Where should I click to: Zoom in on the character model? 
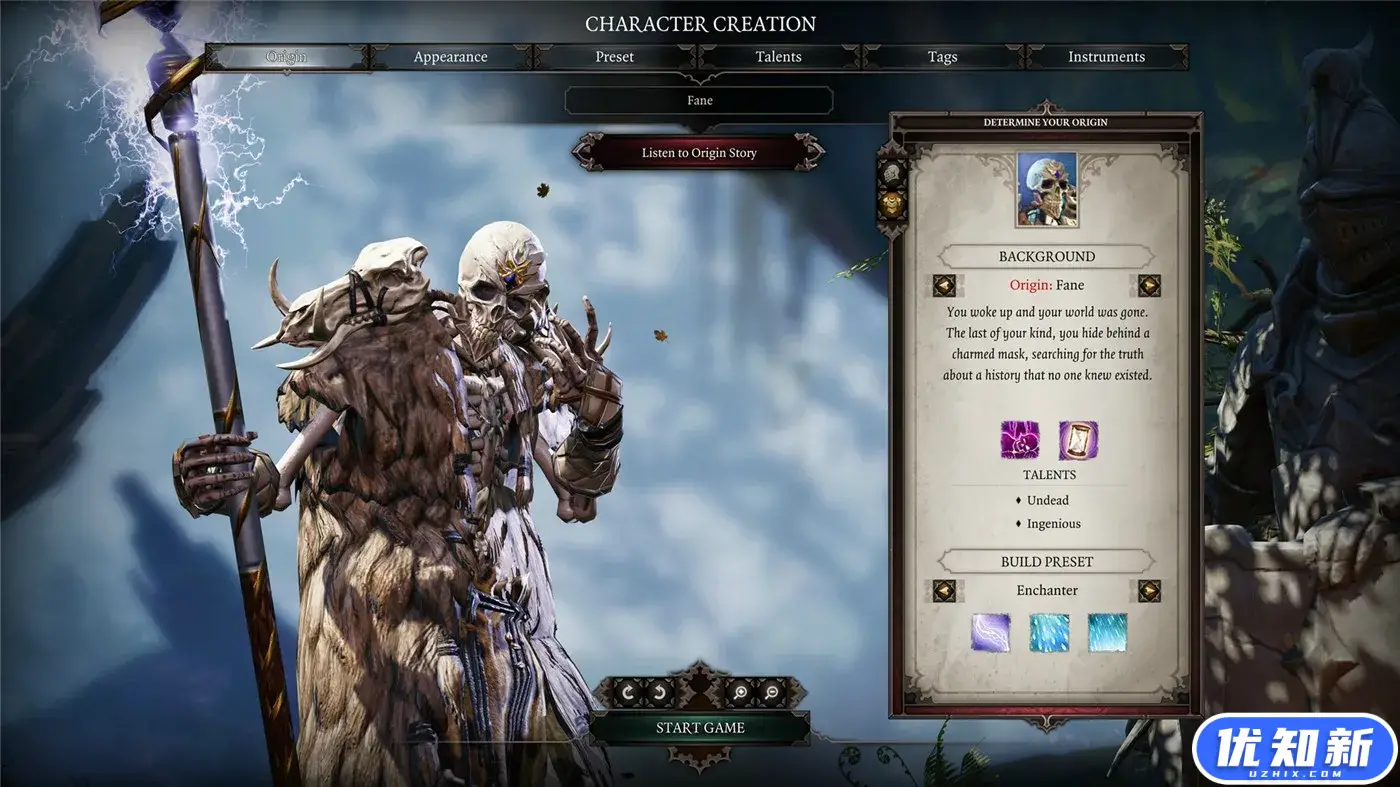pyautogui.click(x=740, y=691)
